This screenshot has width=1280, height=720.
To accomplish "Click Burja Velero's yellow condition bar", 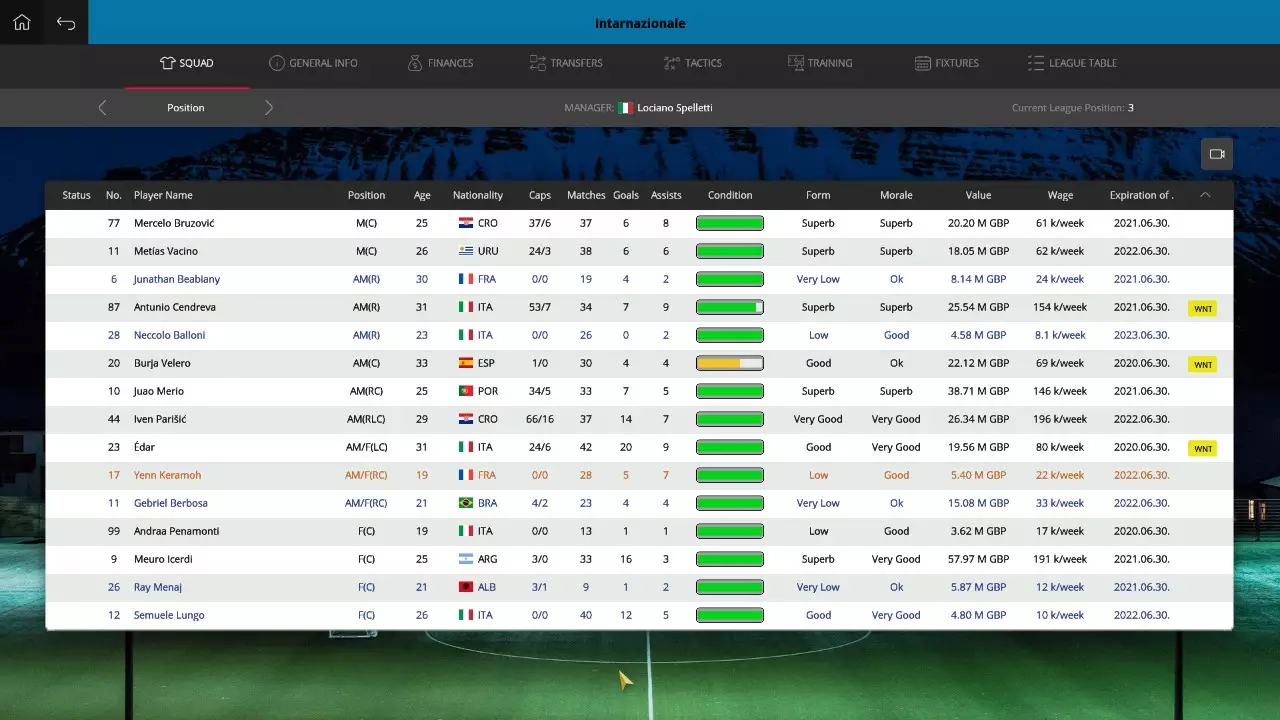I will click(729, 363).
